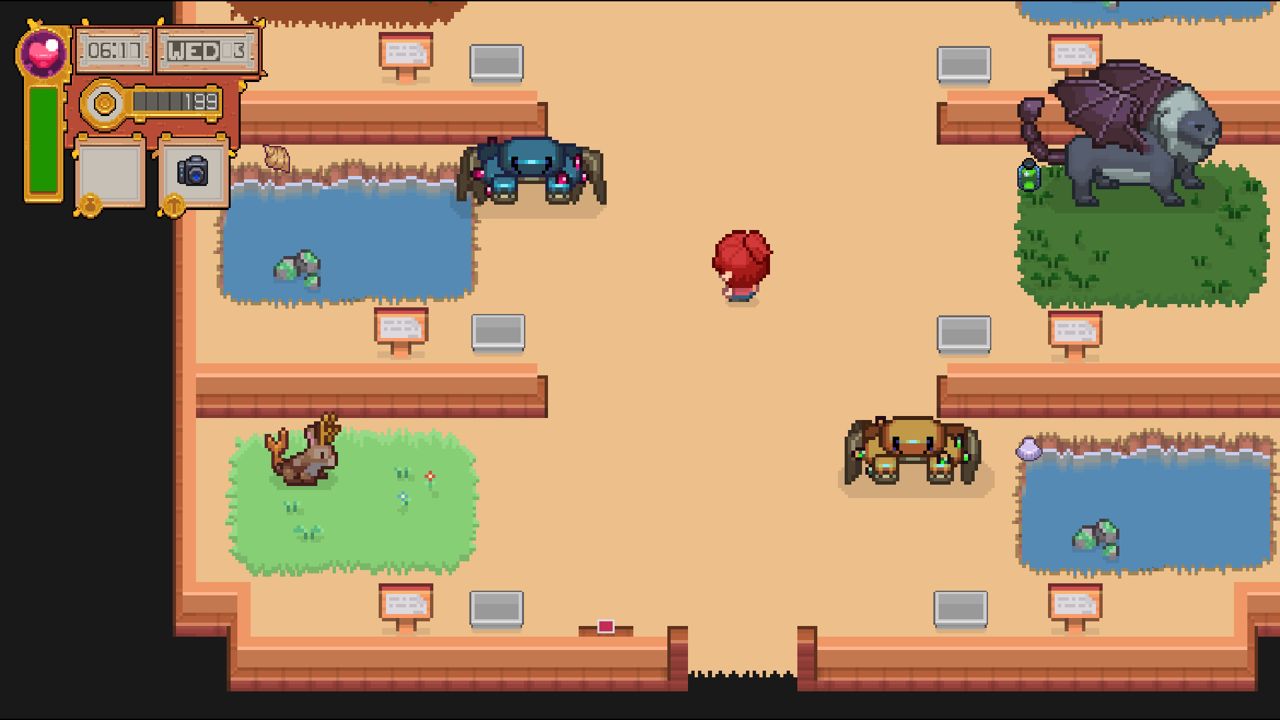Open the camera item slot
Screen dimensions: 1280x720
pos(193,172)
